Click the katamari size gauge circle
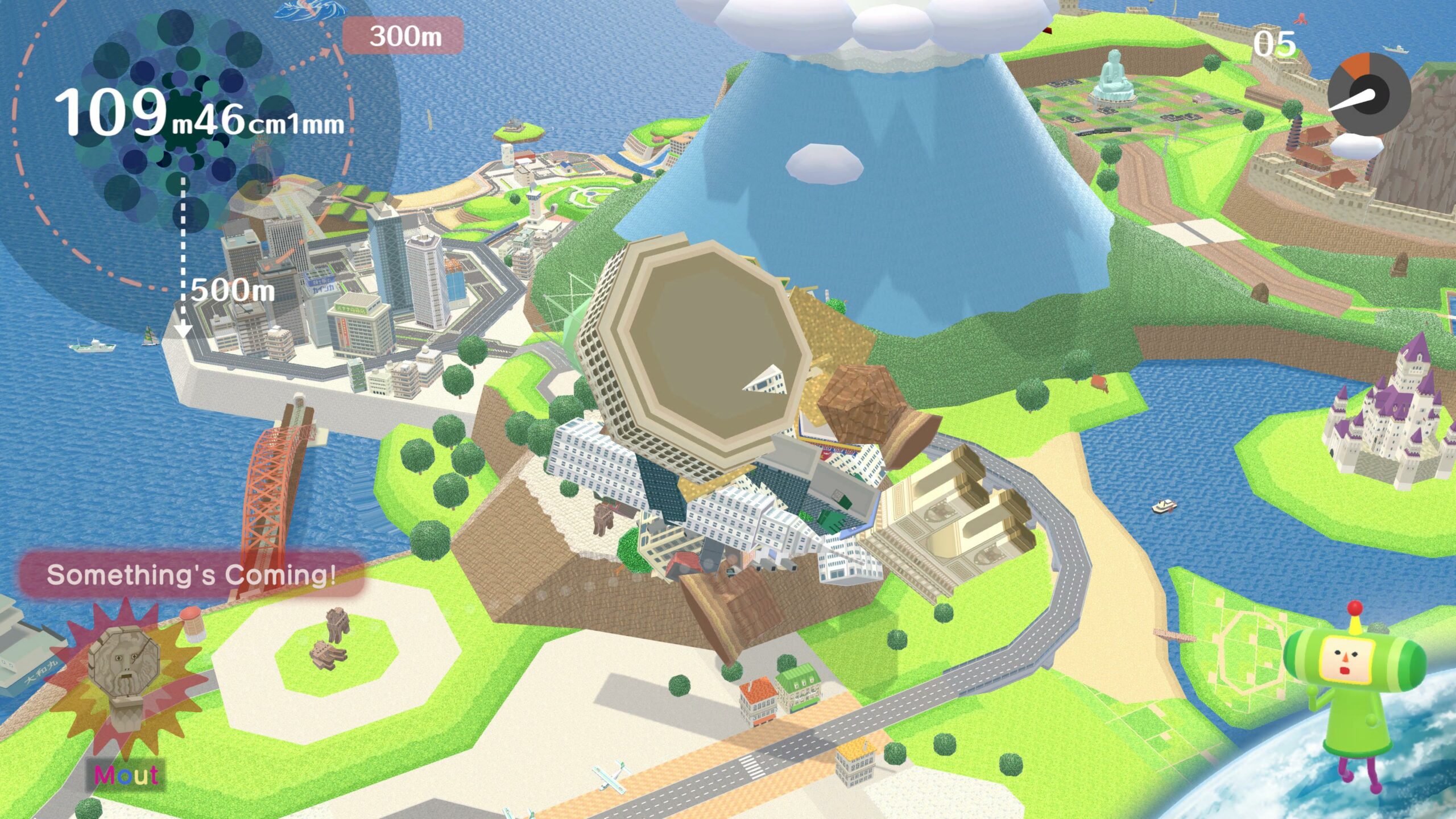The width and height of the screenshot is (1456, 819). (183, 118)
